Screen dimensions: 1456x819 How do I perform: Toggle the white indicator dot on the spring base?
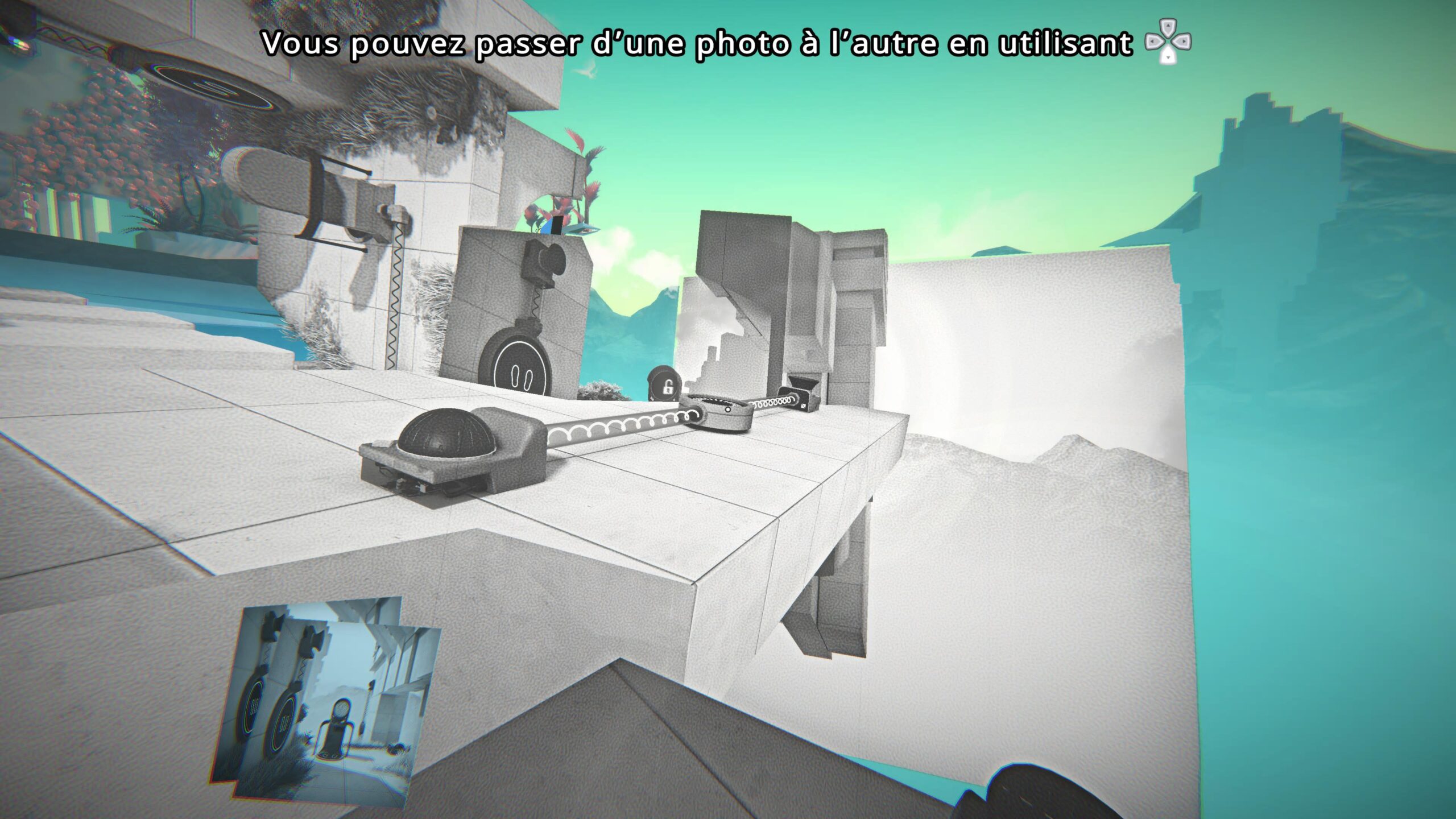coord(727,411)
